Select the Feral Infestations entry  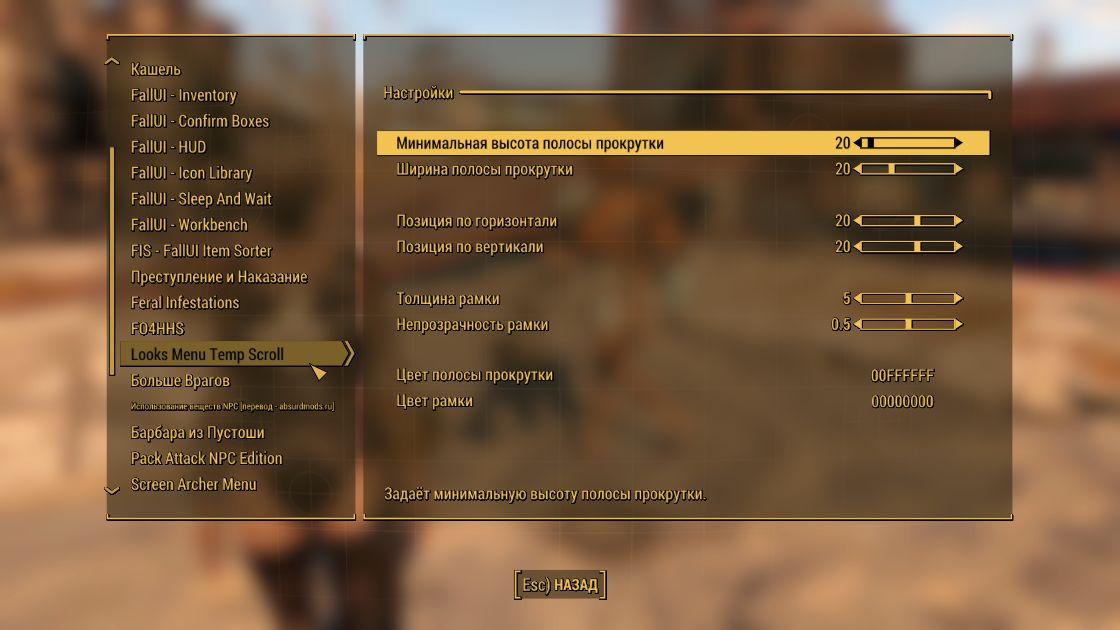click(x=185, y=303)
